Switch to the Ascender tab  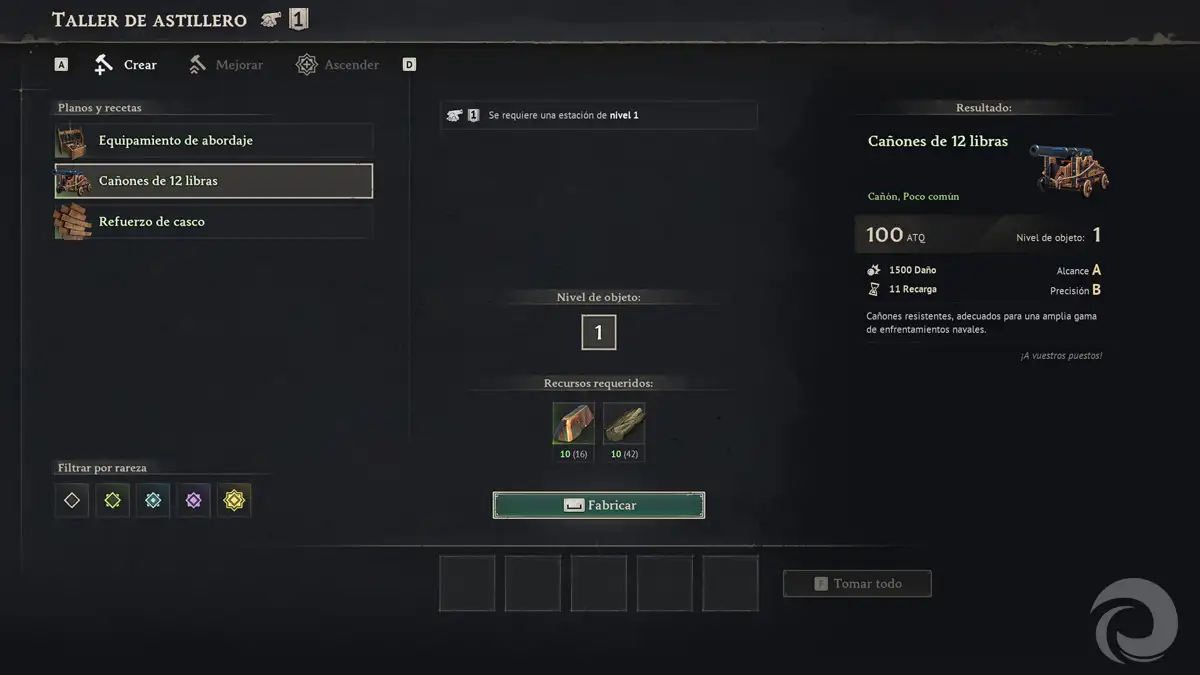(338, 65)
